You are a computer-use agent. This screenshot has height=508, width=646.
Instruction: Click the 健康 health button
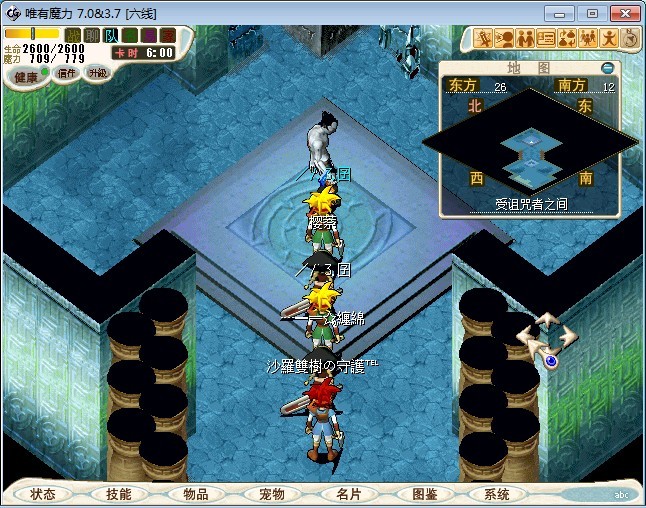pos(25,77)
